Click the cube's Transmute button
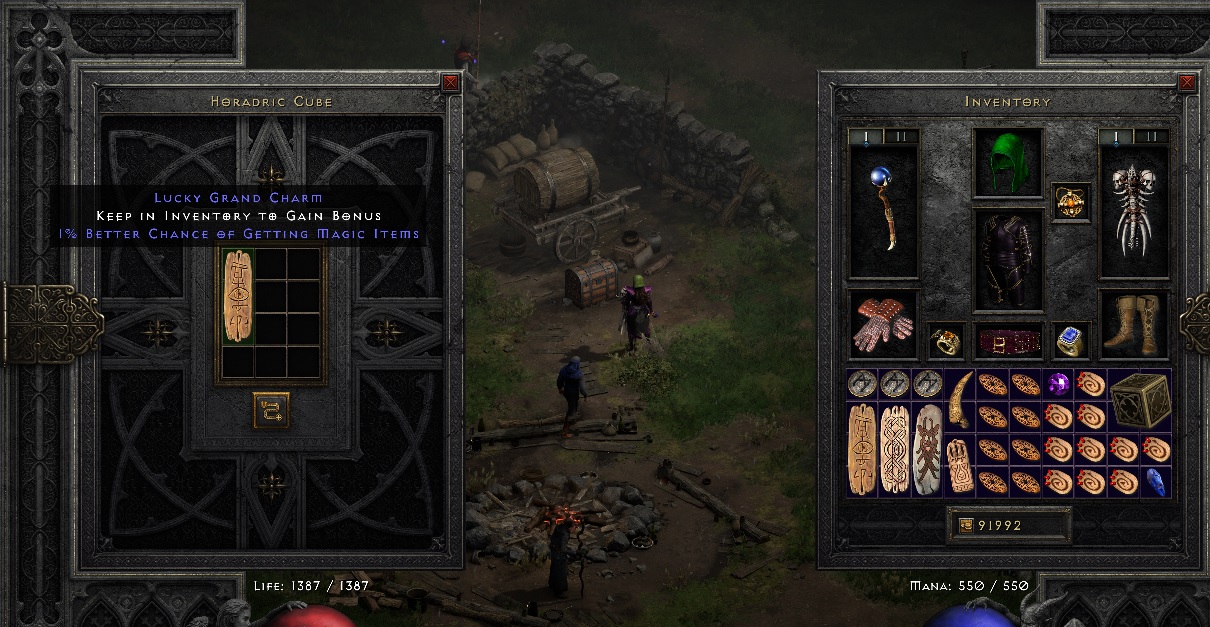Image resolution: width=1210 pixels, height=627 pixels. coord(271,409)
